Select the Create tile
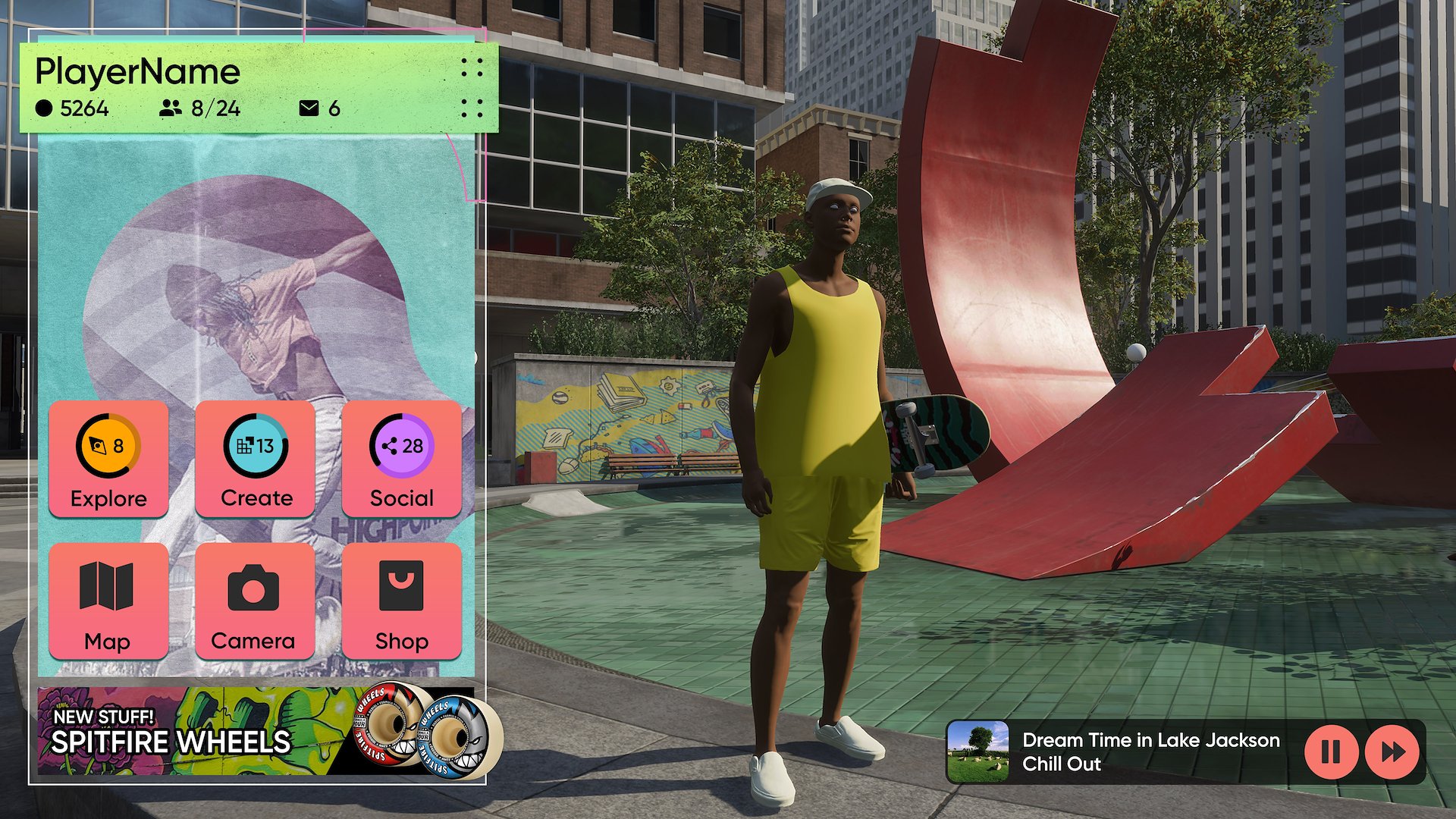 coord(256,460)
